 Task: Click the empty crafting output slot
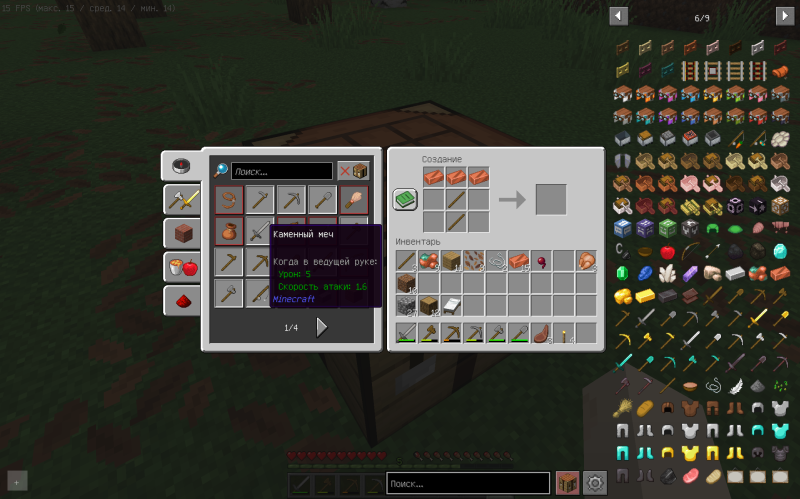550,199
